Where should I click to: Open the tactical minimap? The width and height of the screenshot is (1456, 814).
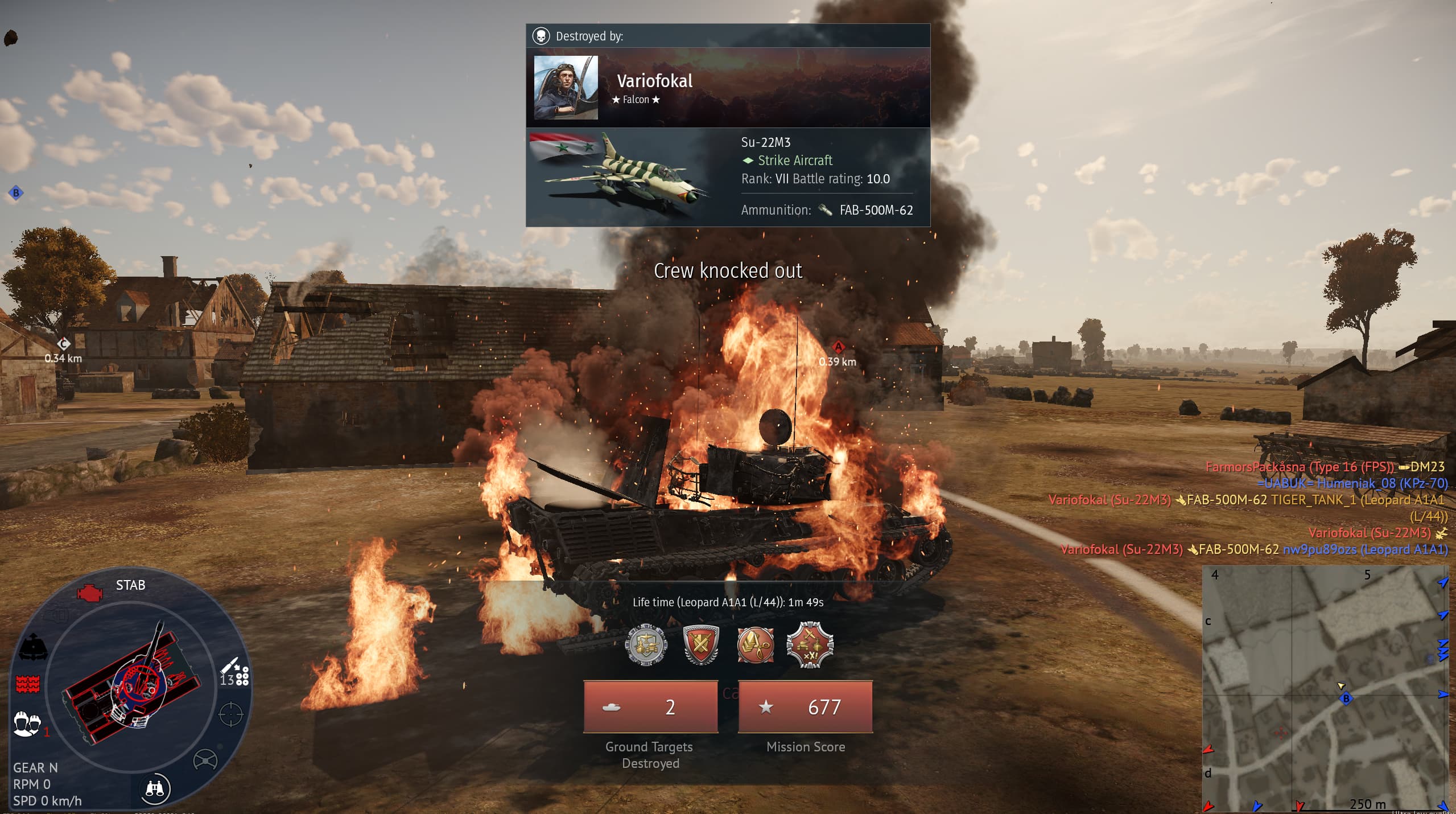pyautogui.click(x=1326, y=688)
